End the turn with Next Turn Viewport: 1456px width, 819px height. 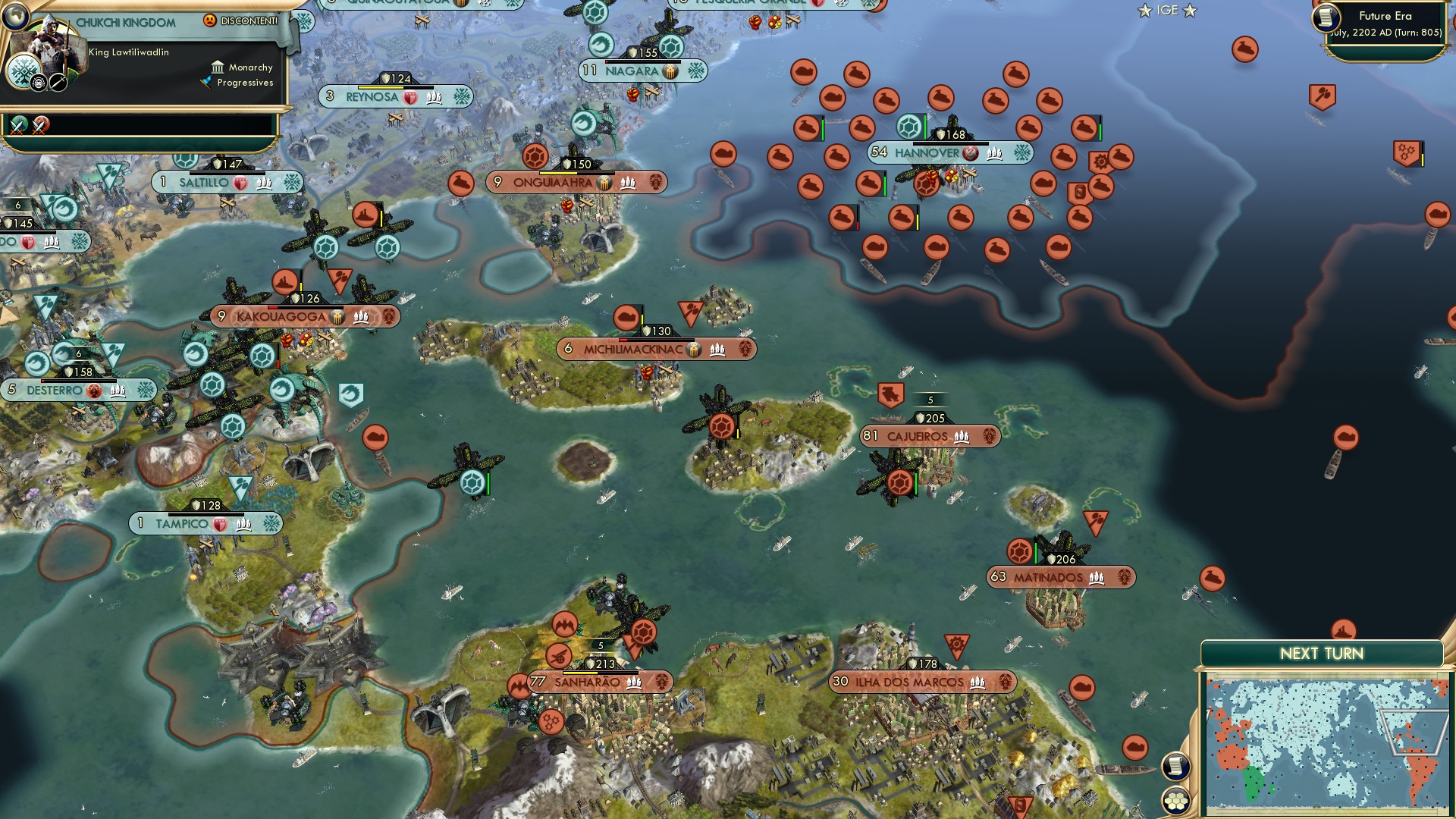click(1321, 654)
